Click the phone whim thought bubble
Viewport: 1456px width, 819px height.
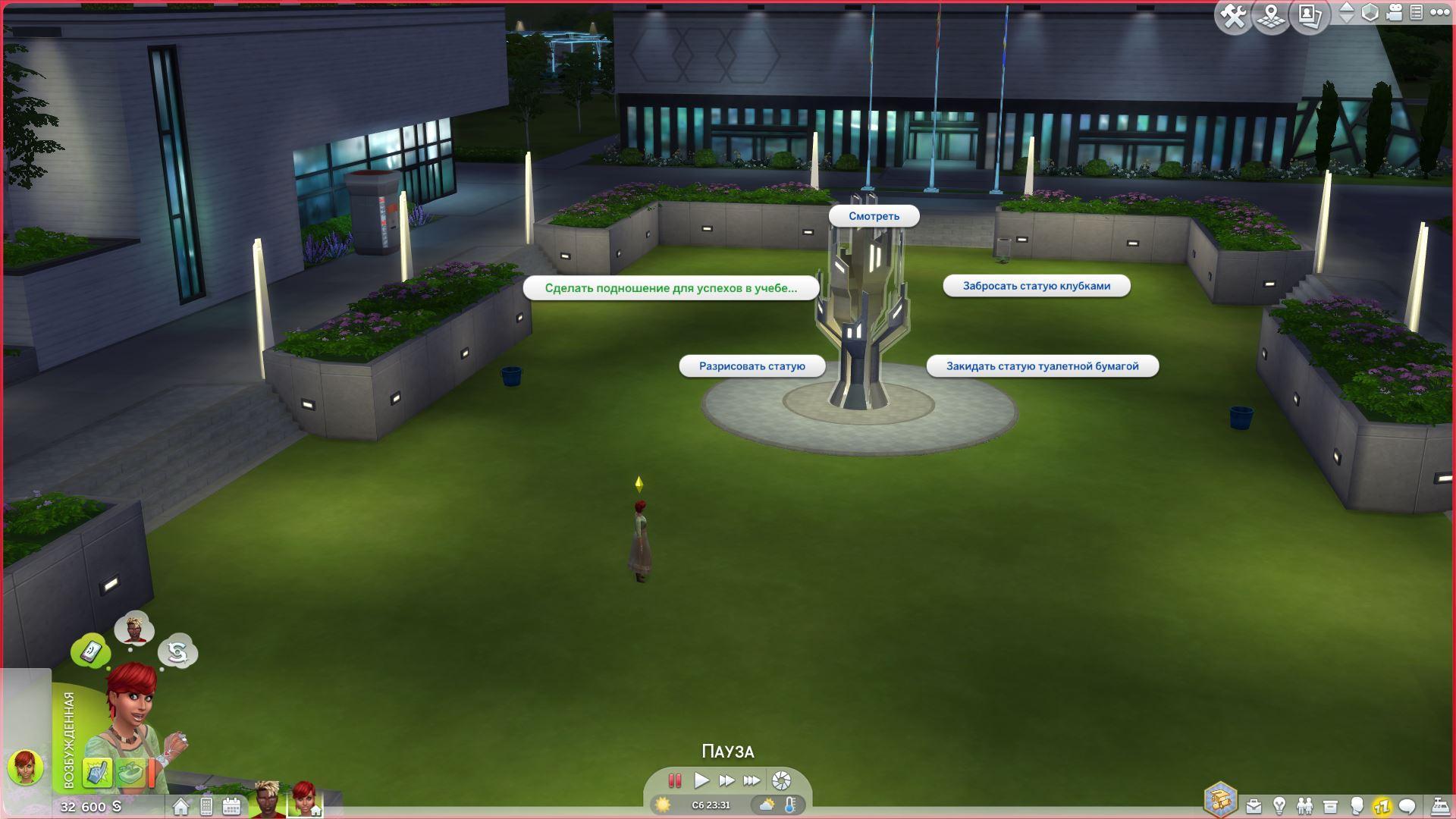[91, 651]
